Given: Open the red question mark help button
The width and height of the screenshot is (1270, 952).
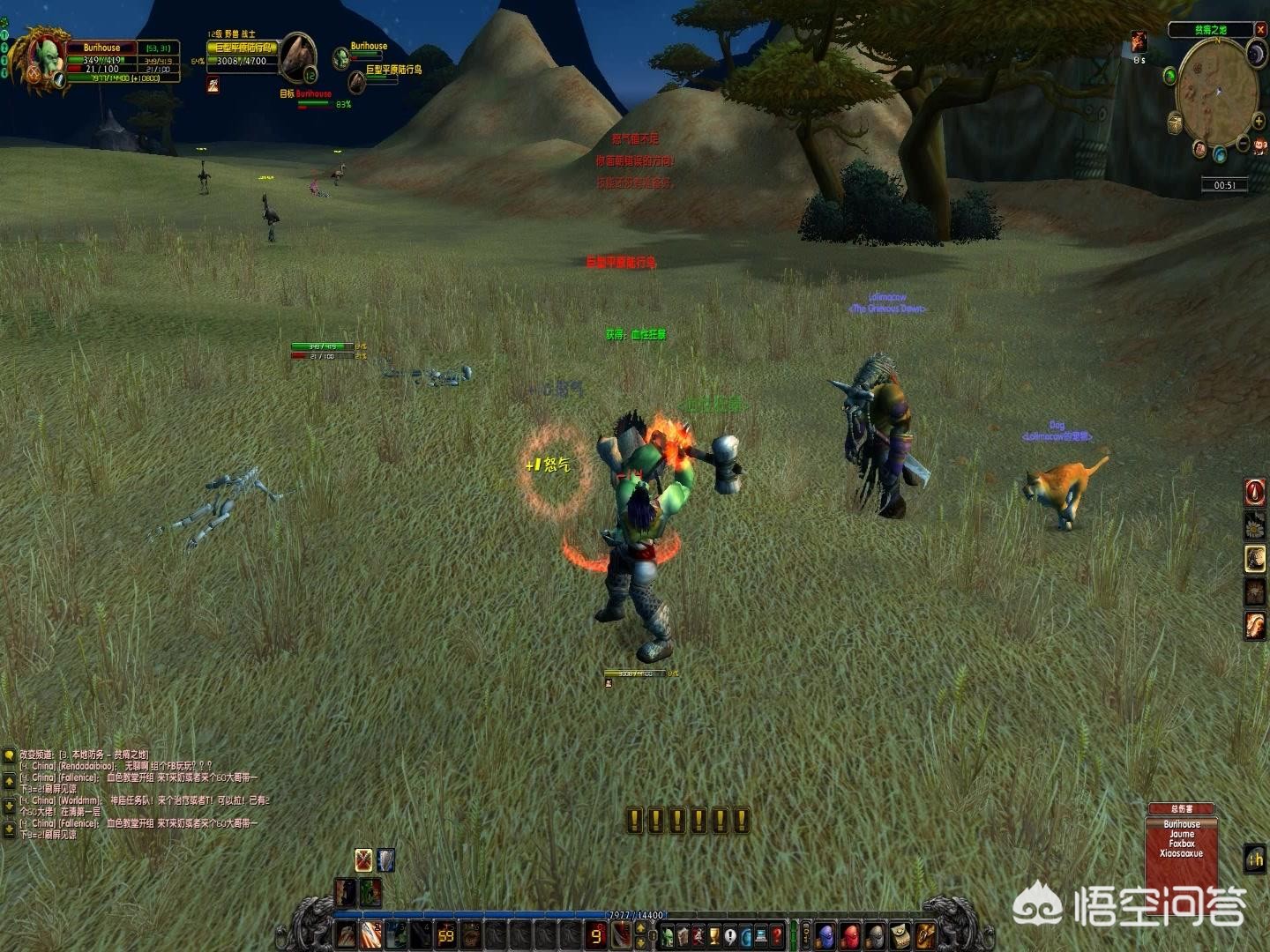Looking at the screenshot, I should point(777,934).
